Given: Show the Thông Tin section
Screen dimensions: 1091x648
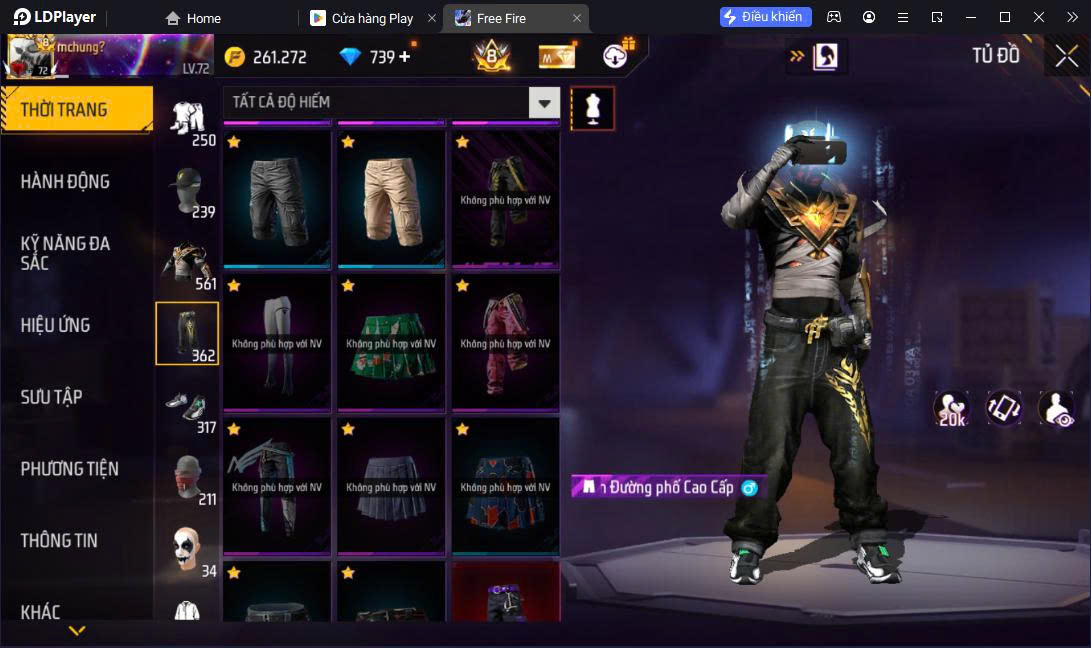Looking at the screenshot, I should click(60, 541).
